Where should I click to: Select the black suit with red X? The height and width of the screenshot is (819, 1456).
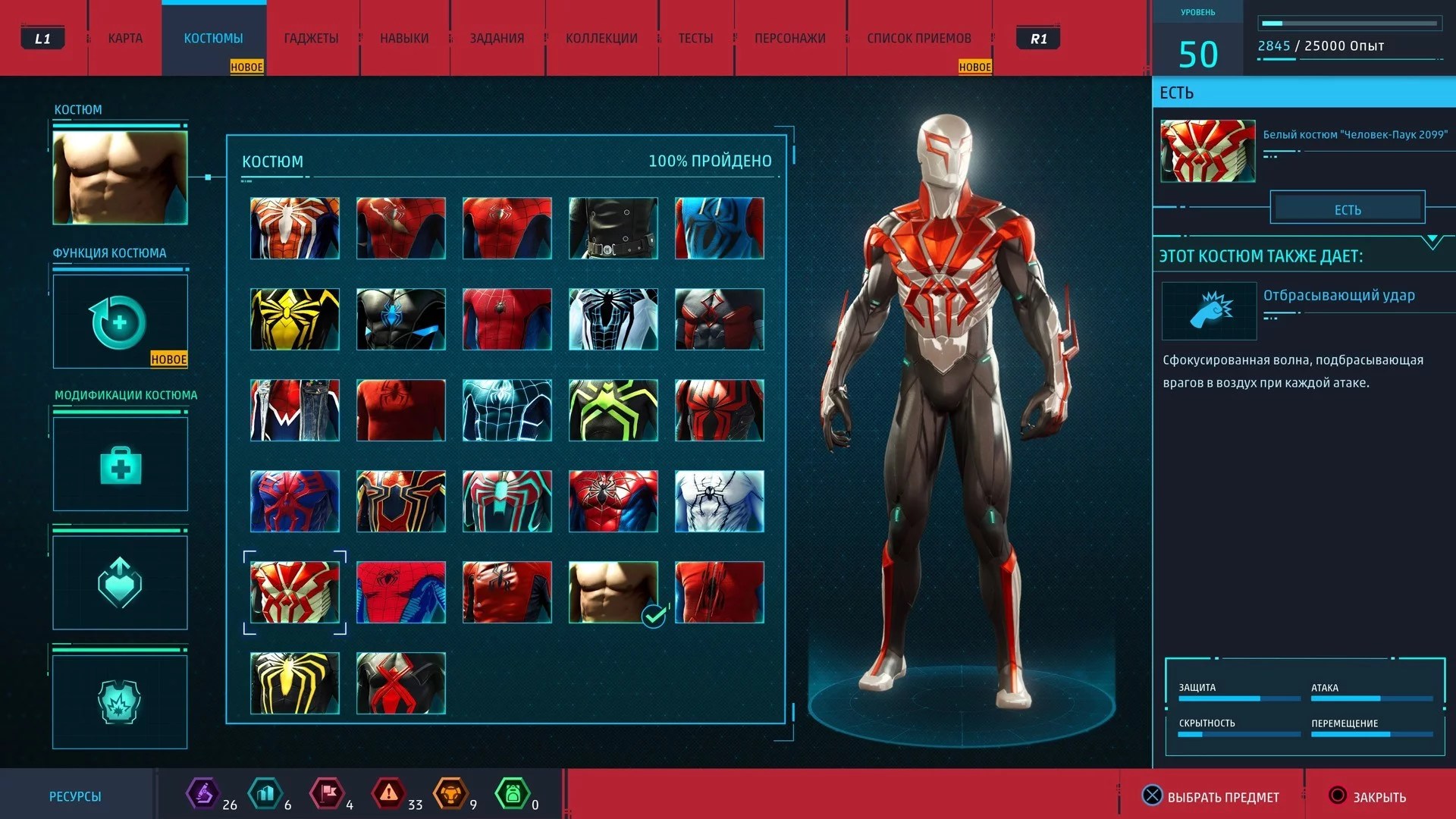(401, 683)
